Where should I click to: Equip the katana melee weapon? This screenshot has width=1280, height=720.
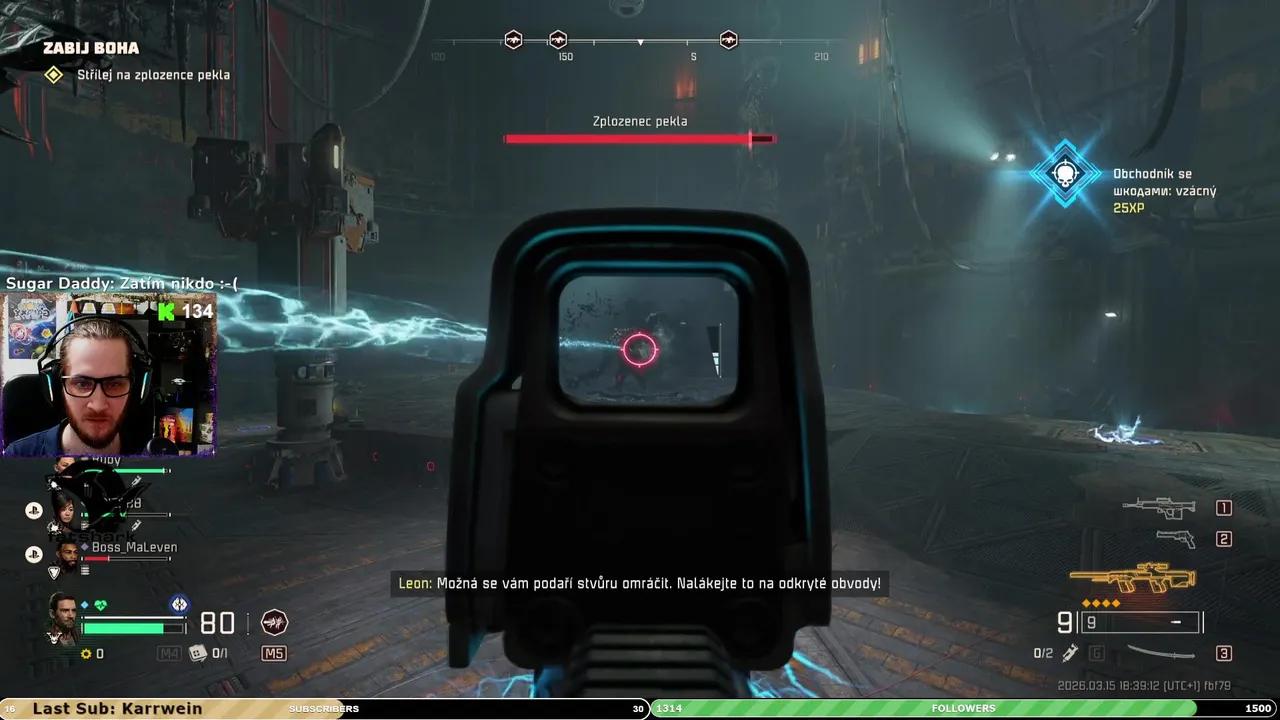[1160, 653]
